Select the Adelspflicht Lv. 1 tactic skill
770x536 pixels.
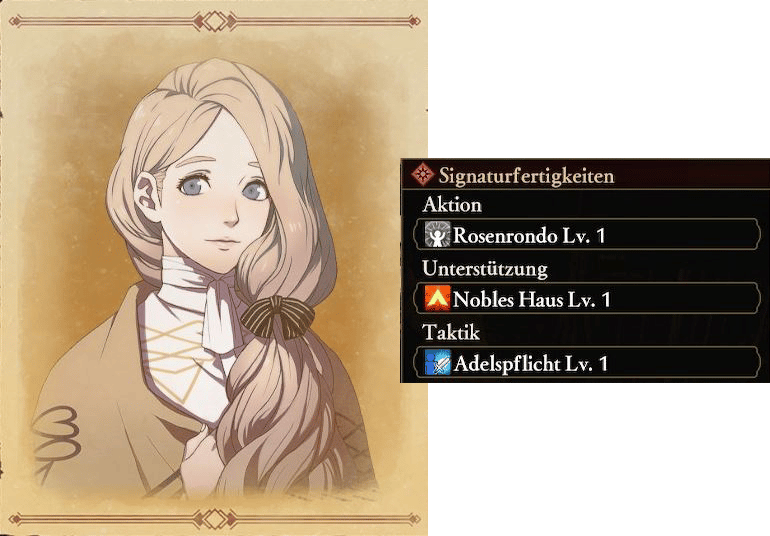tap(587, 363)
